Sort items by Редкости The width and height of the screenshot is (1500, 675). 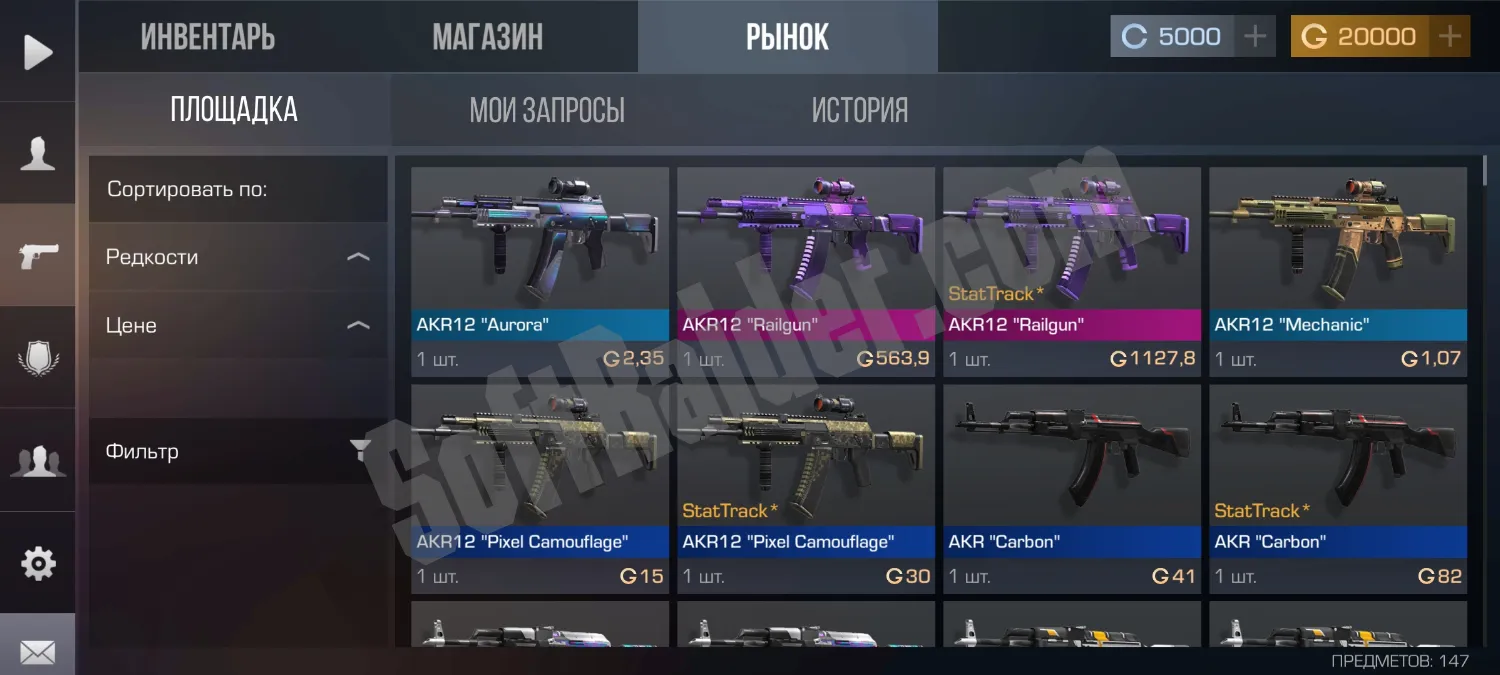tap(238, 257)
